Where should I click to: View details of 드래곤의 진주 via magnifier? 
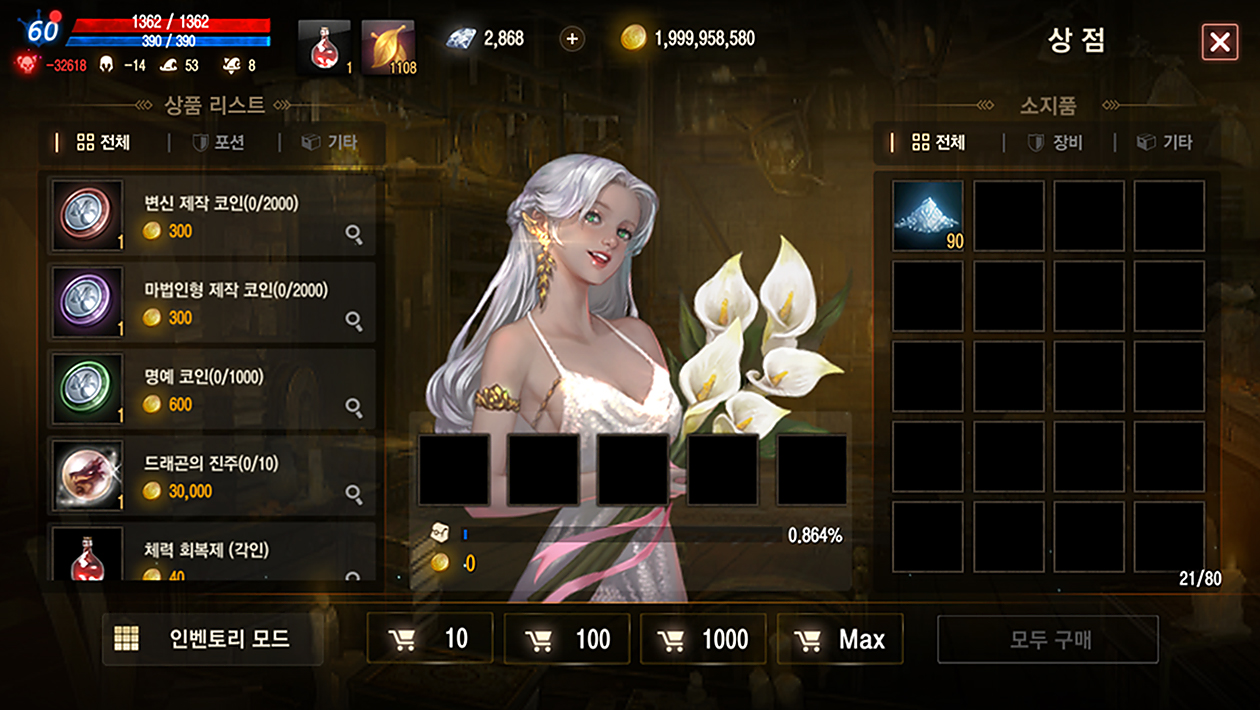click(x=354, y=494)
